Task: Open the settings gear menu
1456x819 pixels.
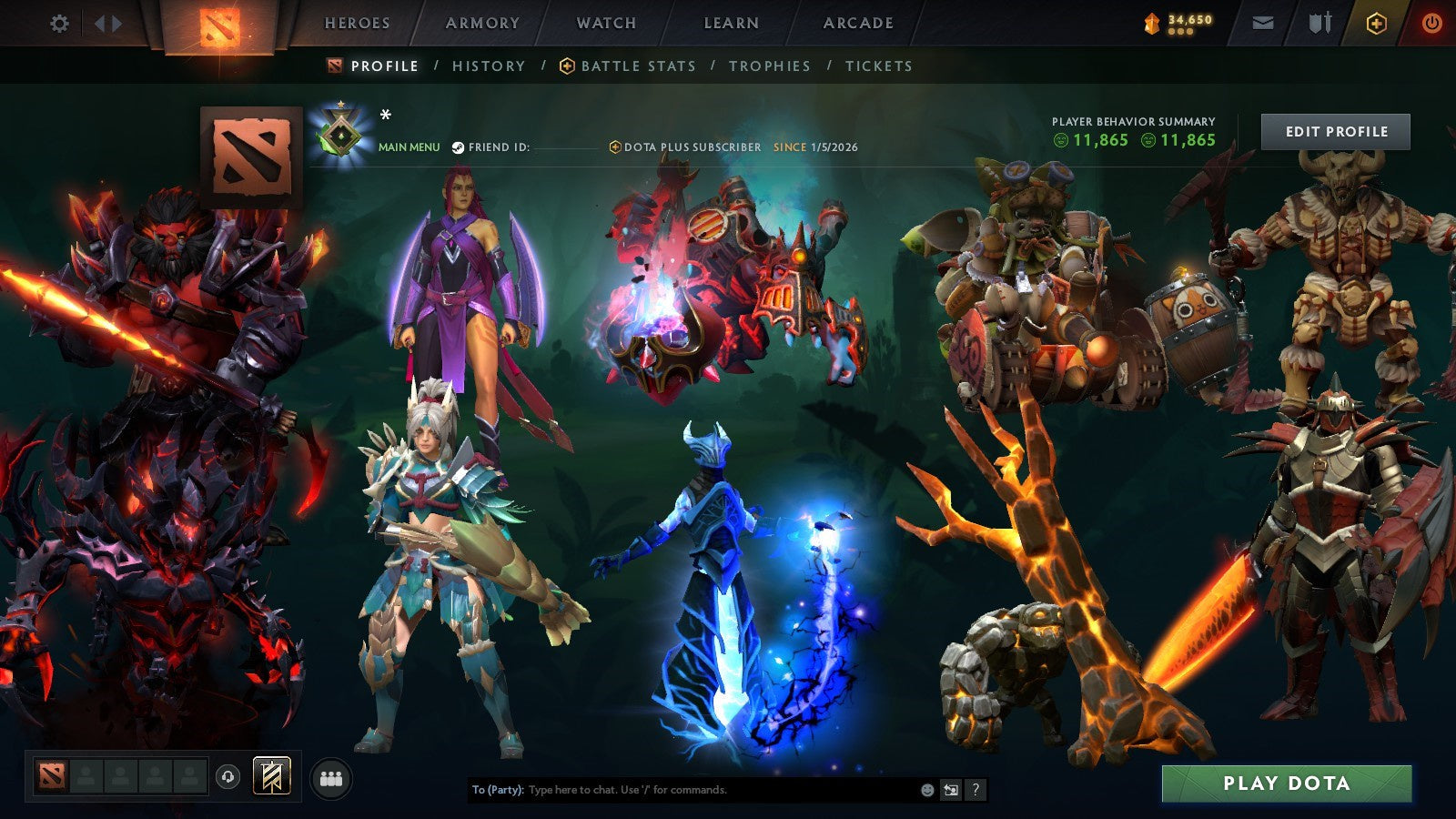Action: tap(59, 23)
